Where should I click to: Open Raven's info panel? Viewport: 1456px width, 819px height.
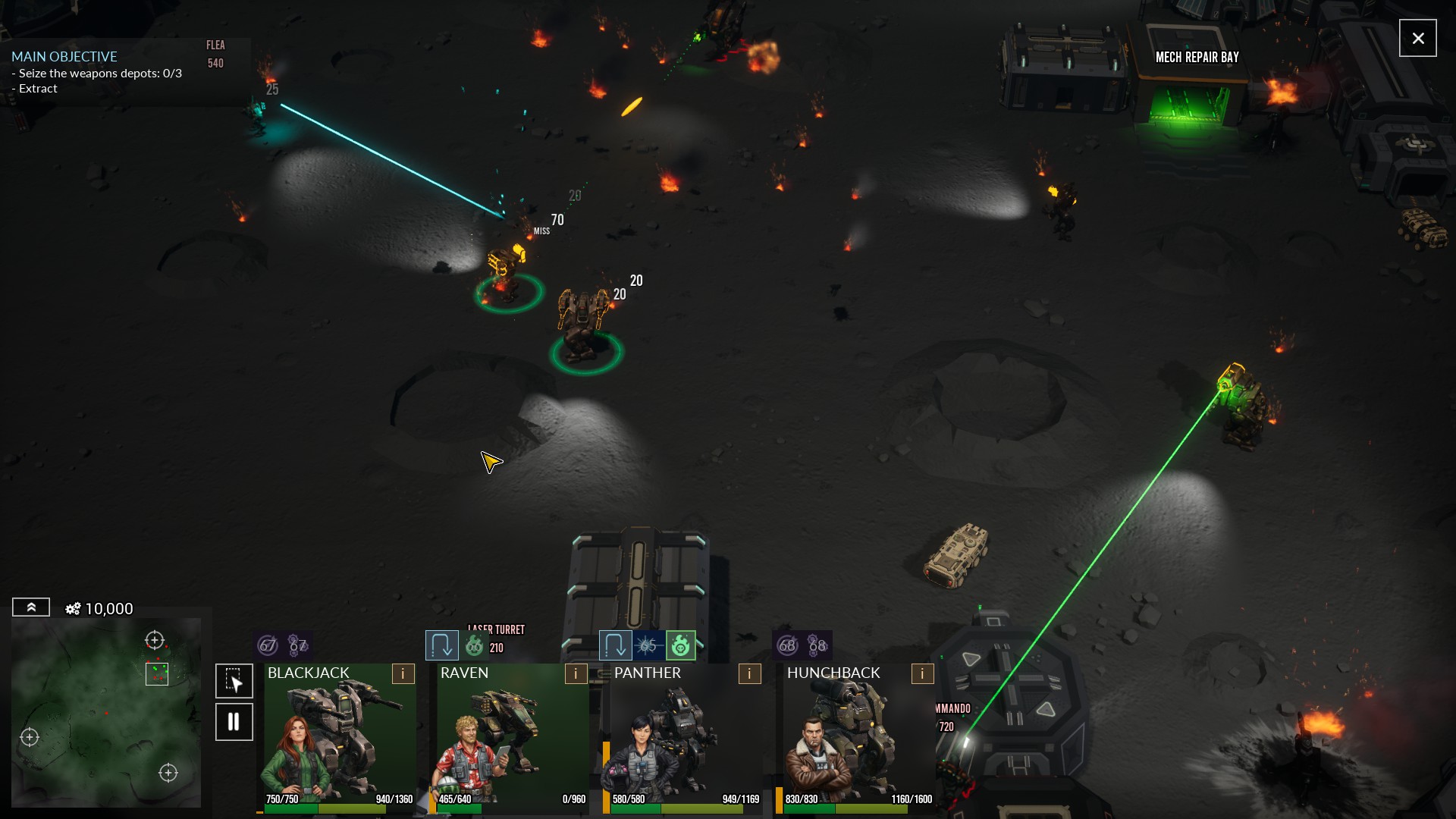pyautogui.click(x=576, y=673)
